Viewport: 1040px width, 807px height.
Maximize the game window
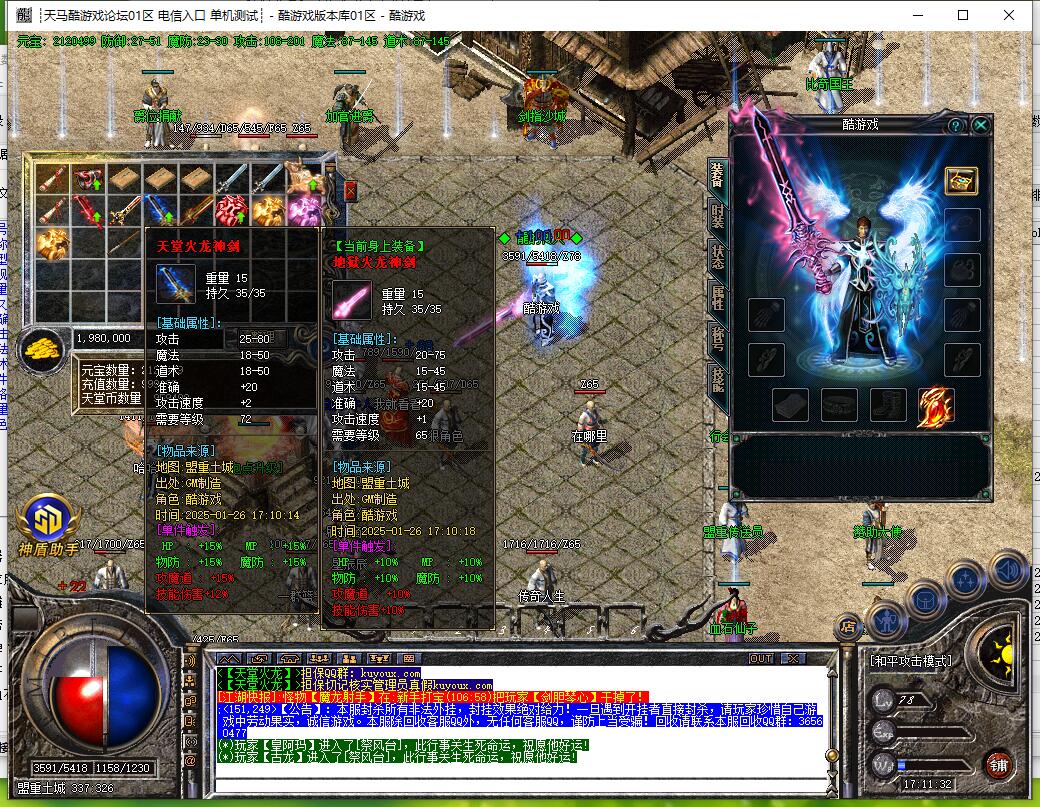(x=963, y=15)
